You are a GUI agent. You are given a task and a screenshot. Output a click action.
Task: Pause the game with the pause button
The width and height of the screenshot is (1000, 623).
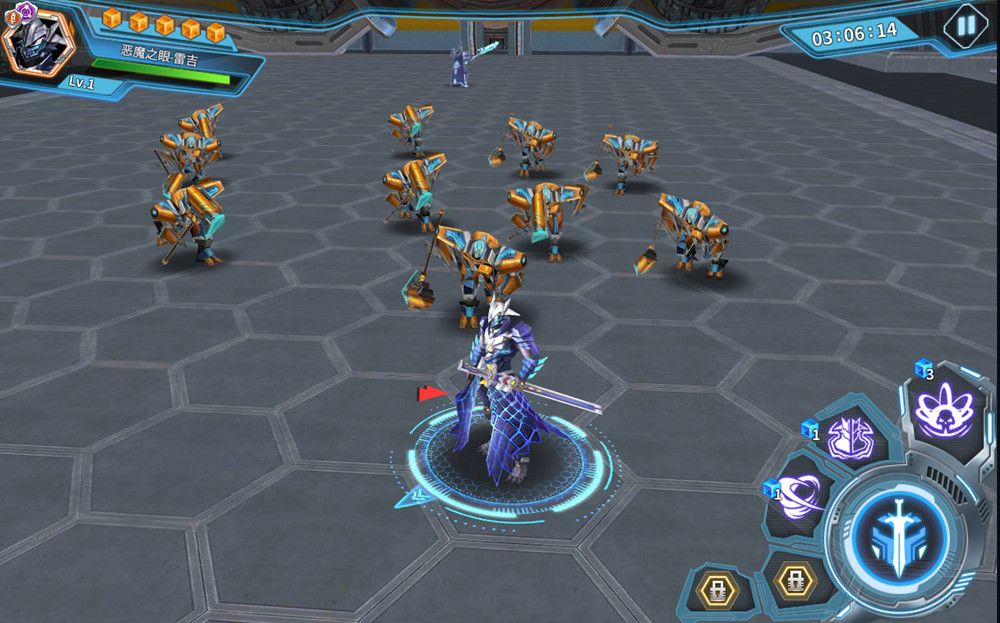(965, 26)
